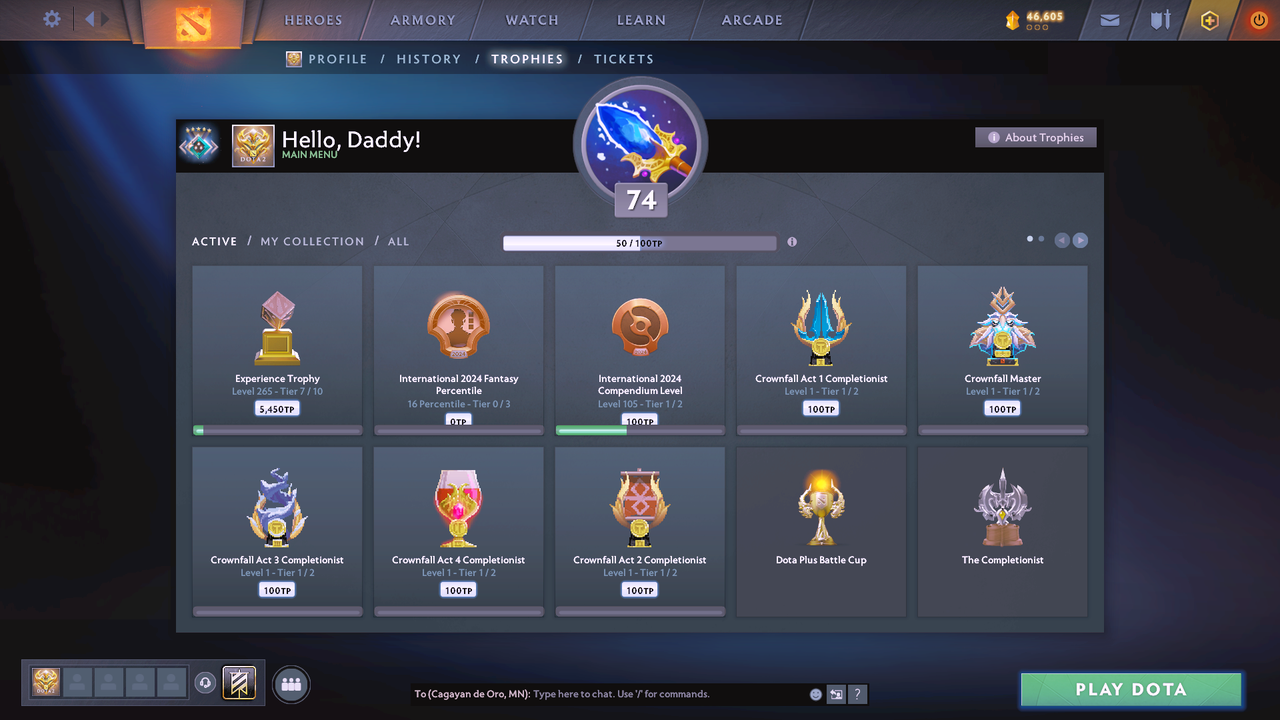Open the friends group icon near party slots

(290, 684)
